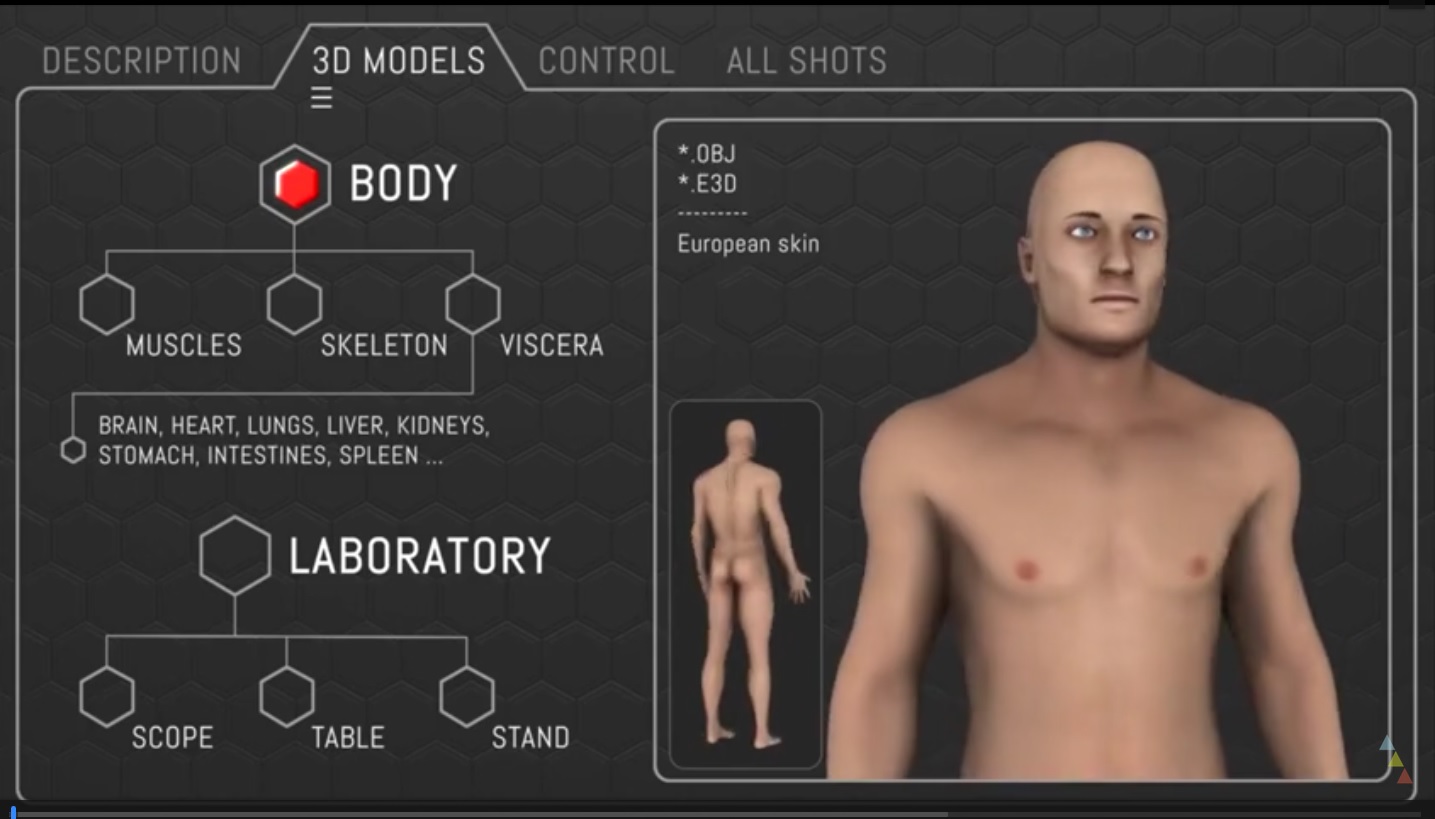
Task: Pick the Viscera hexagon
Action: tap(473, 304)
